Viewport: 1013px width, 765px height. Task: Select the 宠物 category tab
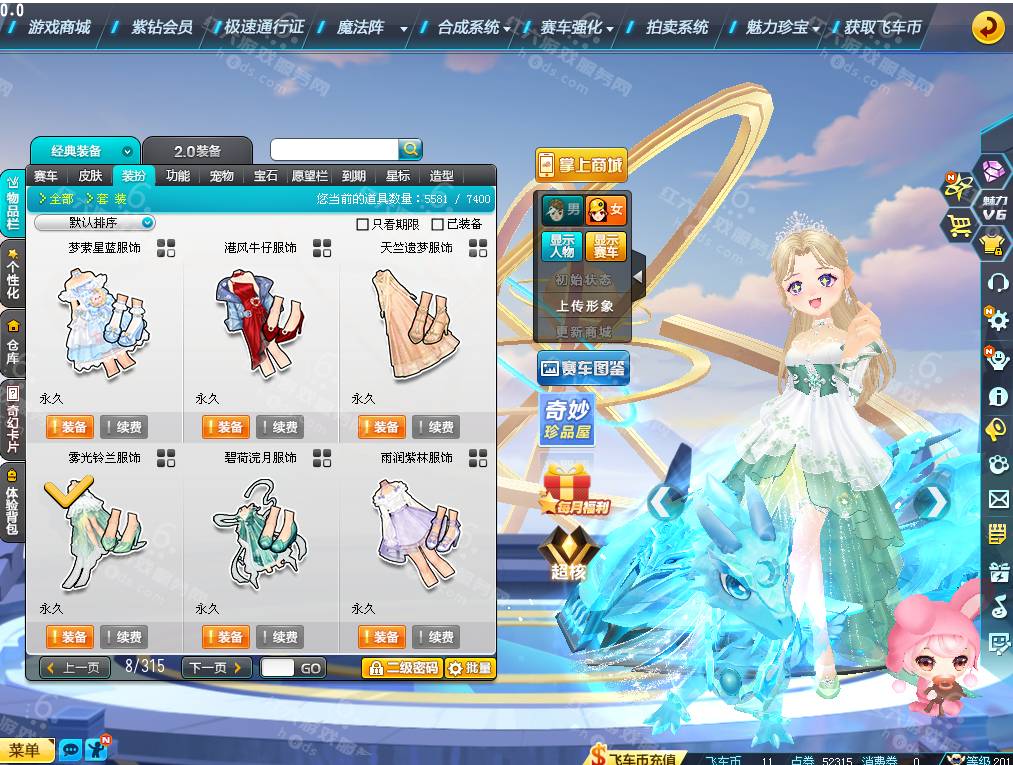tap(221, 176)
